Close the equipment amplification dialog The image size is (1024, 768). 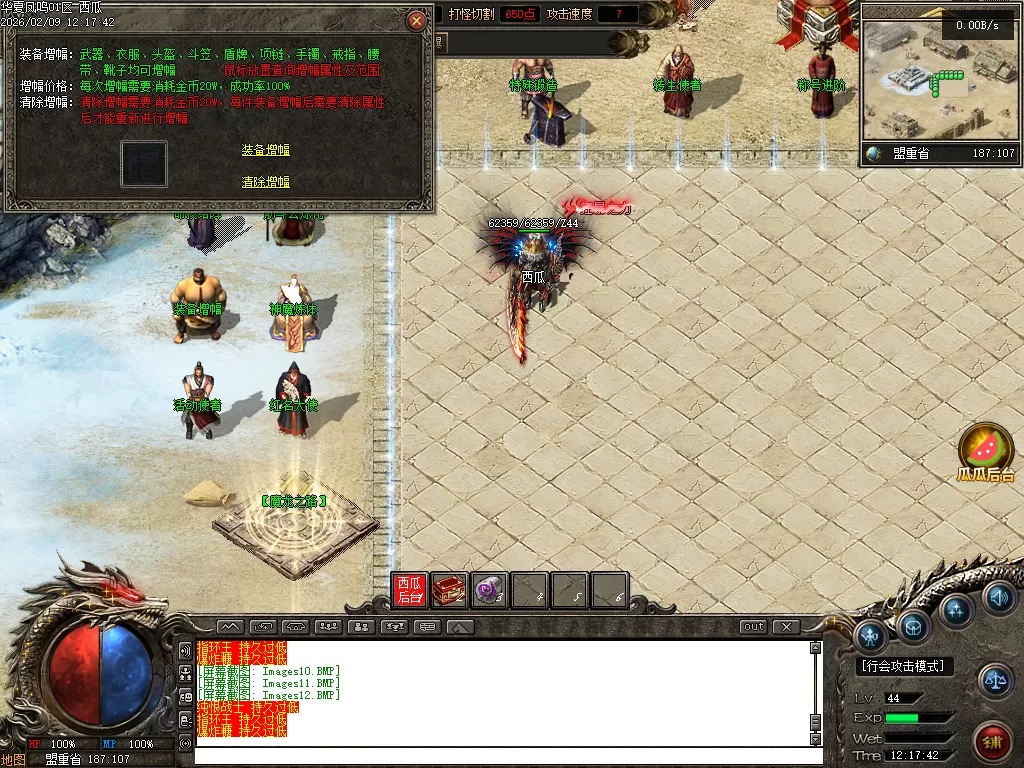(x=417, y=20)
